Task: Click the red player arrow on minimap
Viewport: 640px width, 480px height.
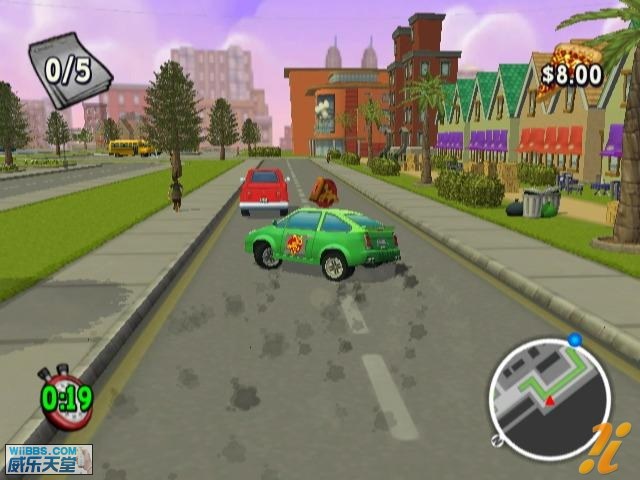Action: click(x=548, y=401)
